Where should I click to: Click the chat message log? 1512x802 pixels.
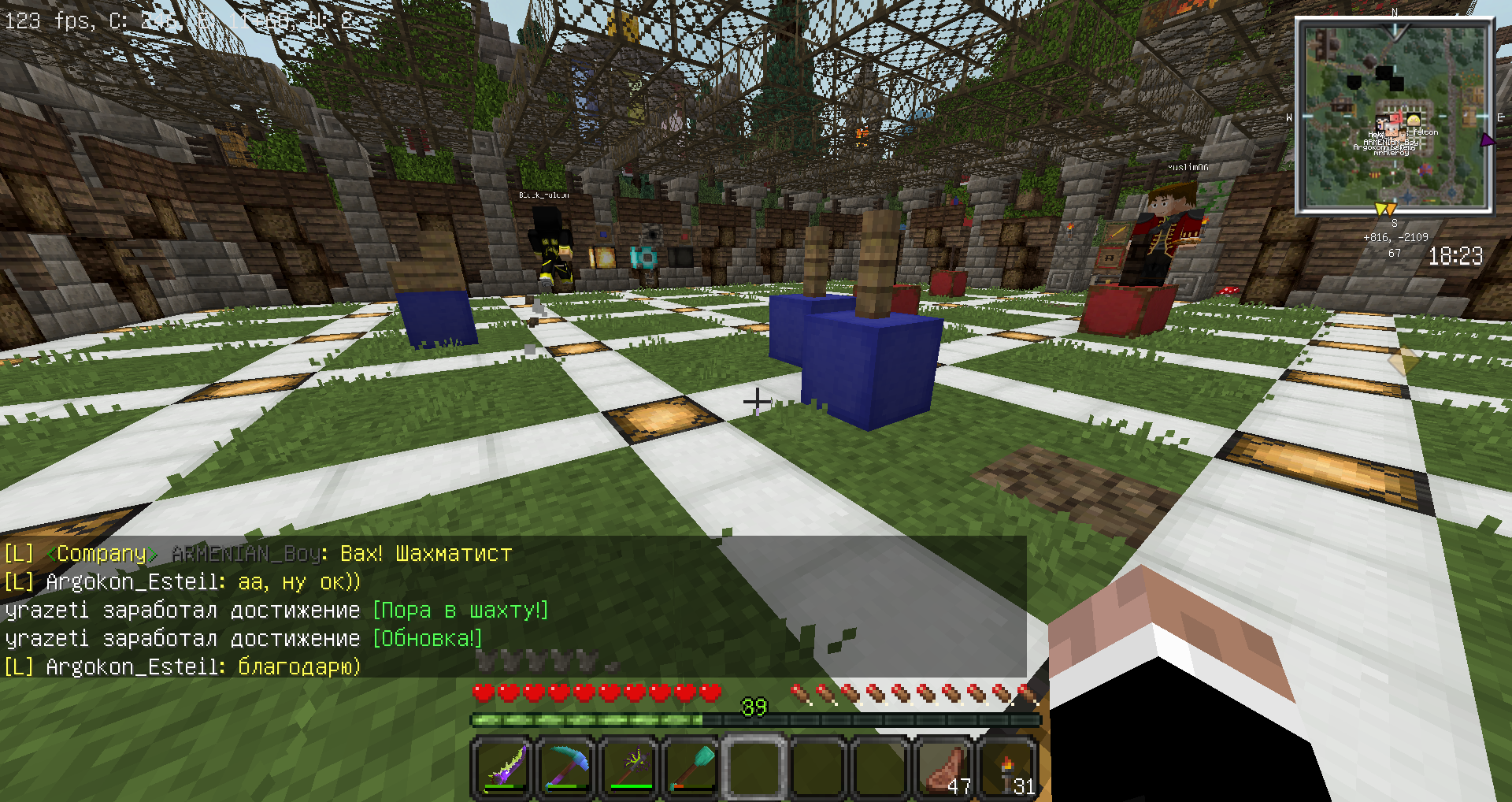512,608
